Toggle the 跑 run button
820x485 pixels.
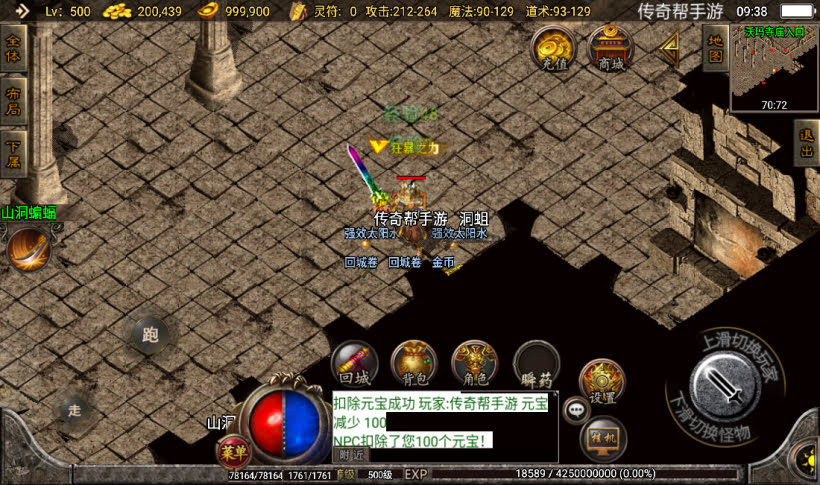[x=151, y=336]
